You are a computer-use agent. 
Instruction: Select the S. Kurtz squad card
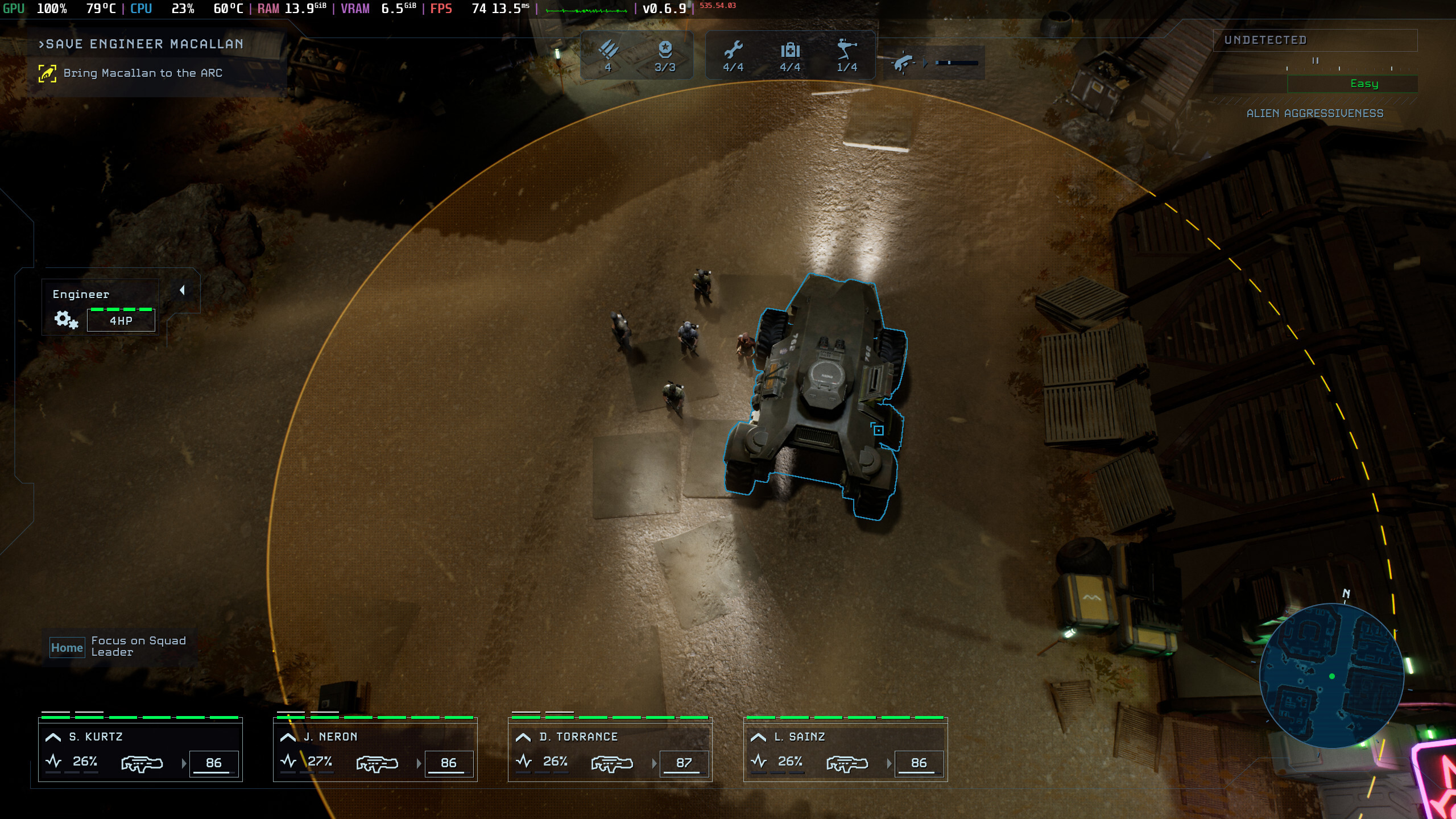(x=140, y=748)
